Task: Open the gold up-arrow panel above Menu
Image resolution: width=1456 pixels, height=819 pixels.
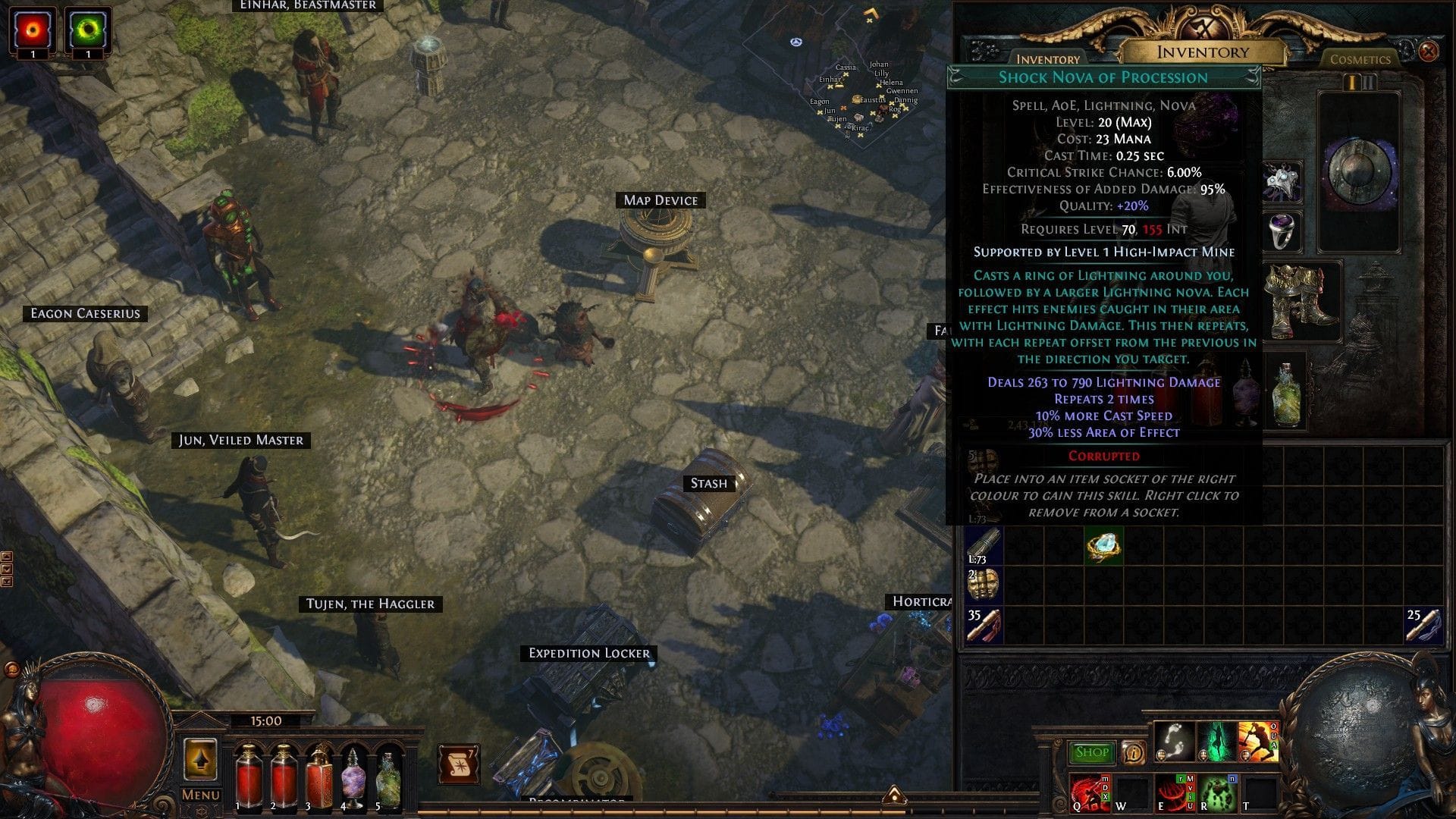Action: [x=201, y=759]
